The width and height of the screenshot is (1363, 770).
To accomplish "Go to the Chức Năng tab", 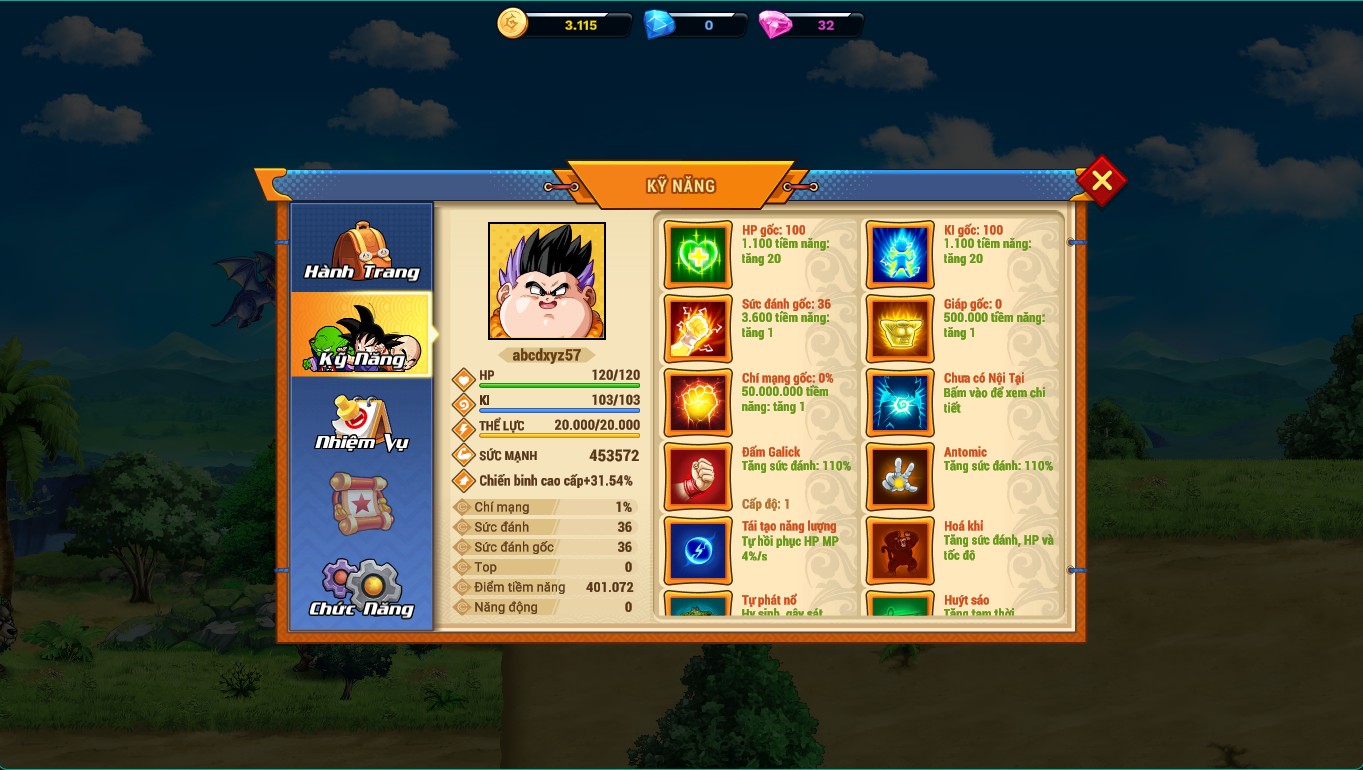I will tap(361, 588).
